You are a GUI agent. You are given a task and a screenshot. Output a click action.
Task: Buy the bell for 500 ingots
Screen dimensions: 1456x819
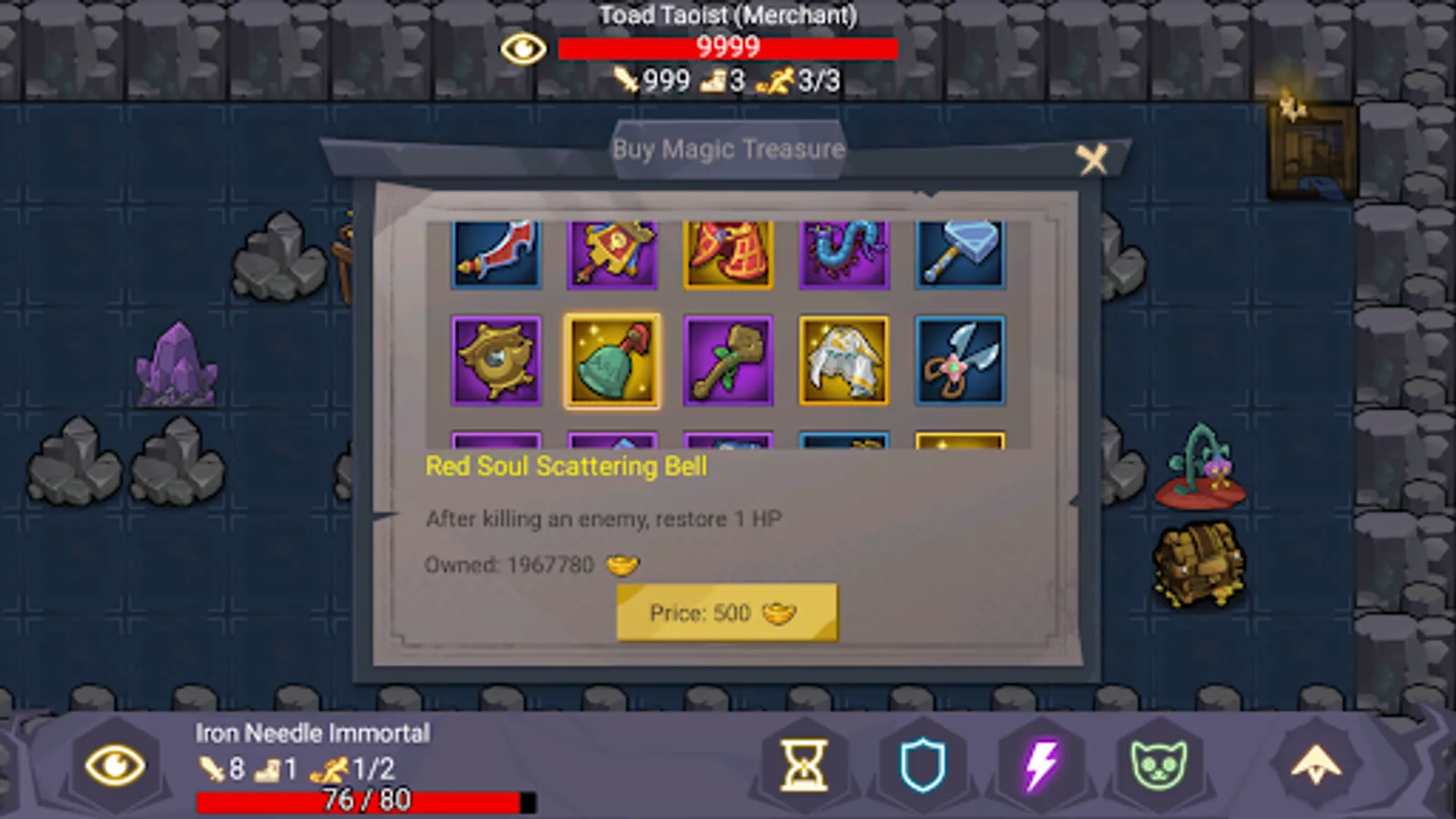click(x=726, y=612)
